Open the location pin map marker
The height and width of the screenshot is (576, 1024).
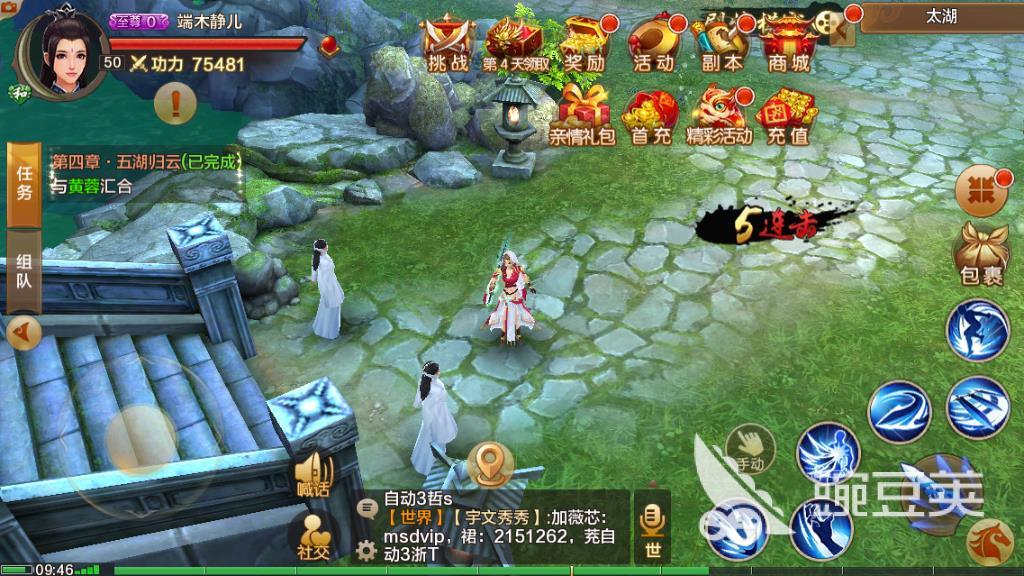click(x=488, y=463)
